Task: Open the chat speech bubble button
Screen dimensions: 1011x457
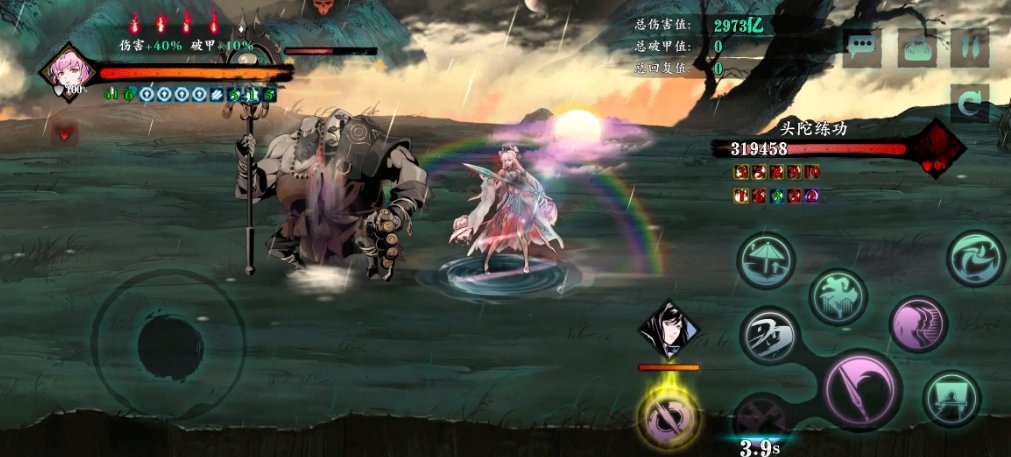Action: (x=861, y=47)
